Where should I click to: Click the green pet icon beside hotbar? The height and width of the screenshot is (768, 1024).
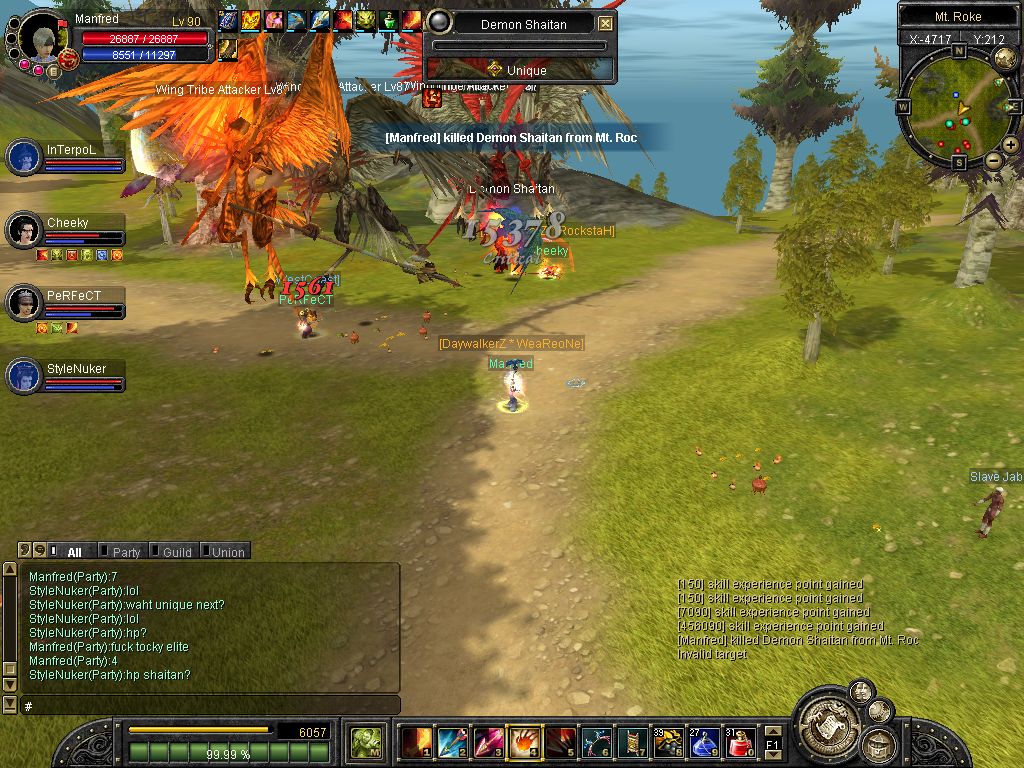(365, 742)
